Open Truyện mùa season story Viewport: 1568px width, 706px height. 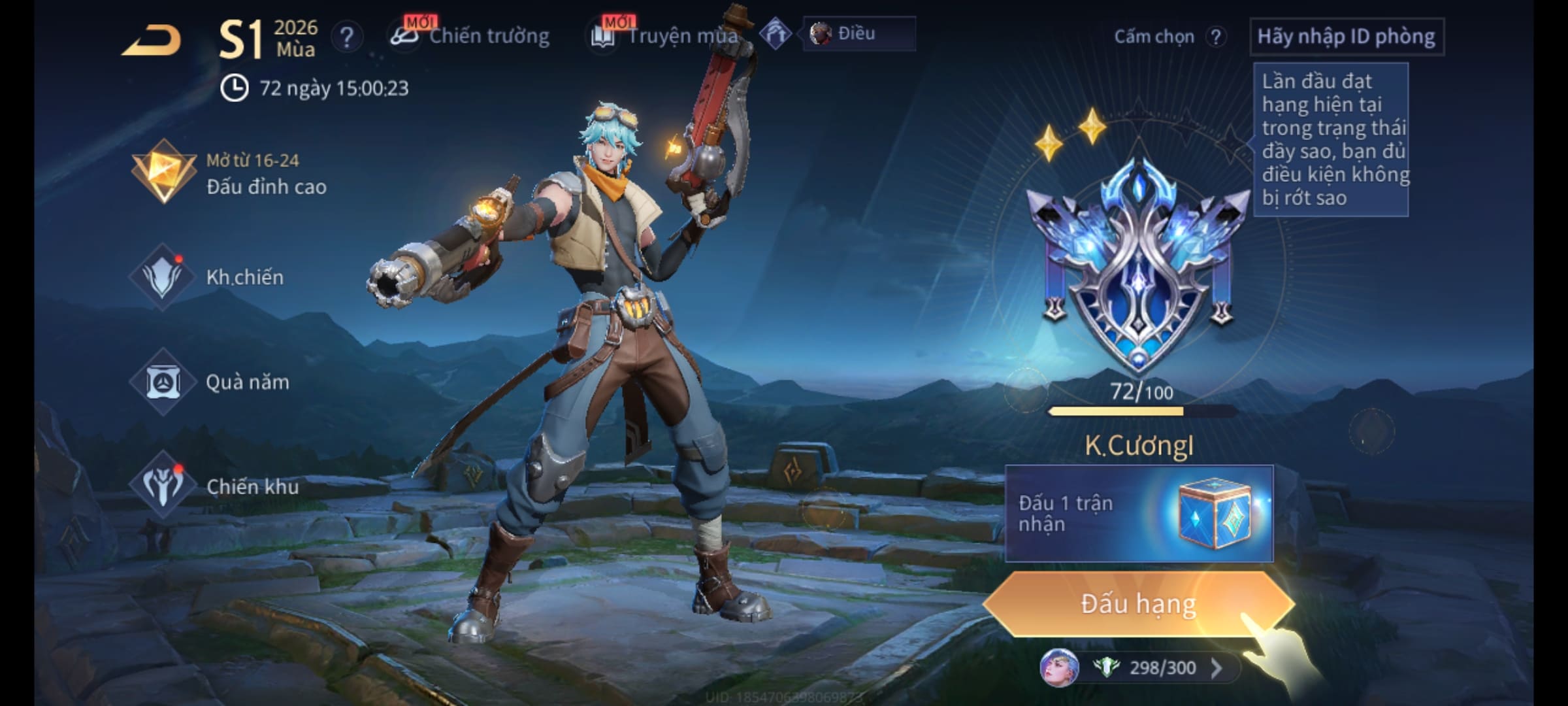(665, 36)
